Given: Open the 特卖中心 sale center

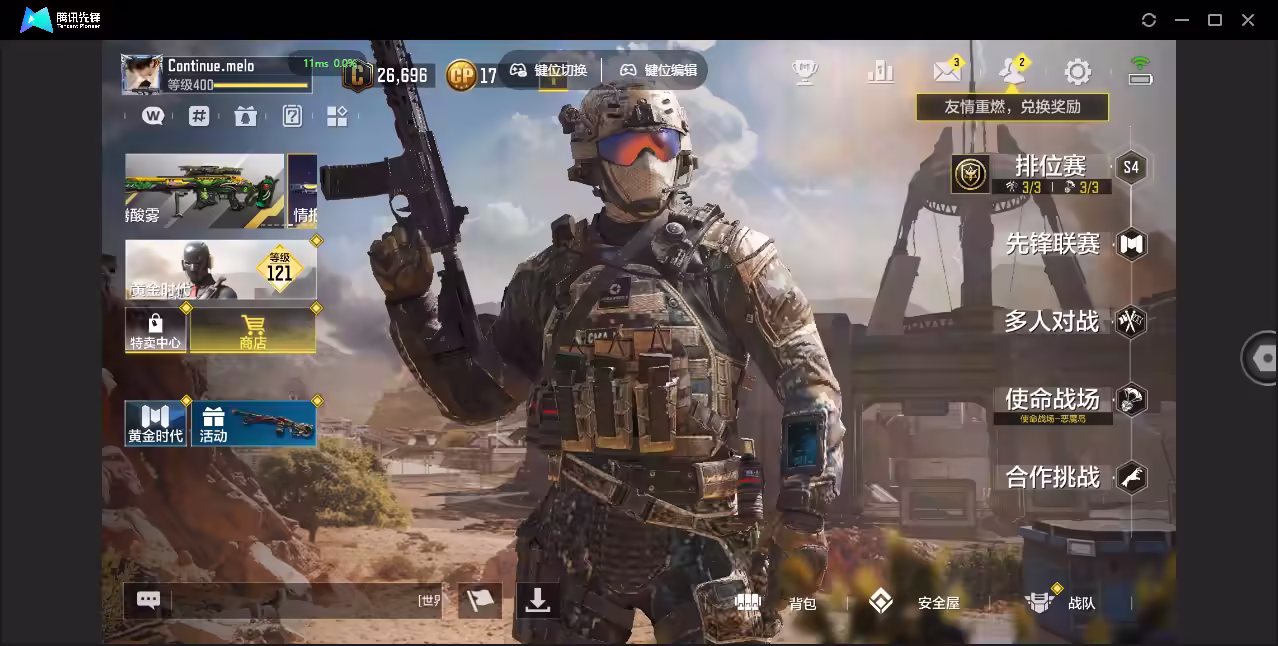Looking at the screenshot, I should 155,330.
